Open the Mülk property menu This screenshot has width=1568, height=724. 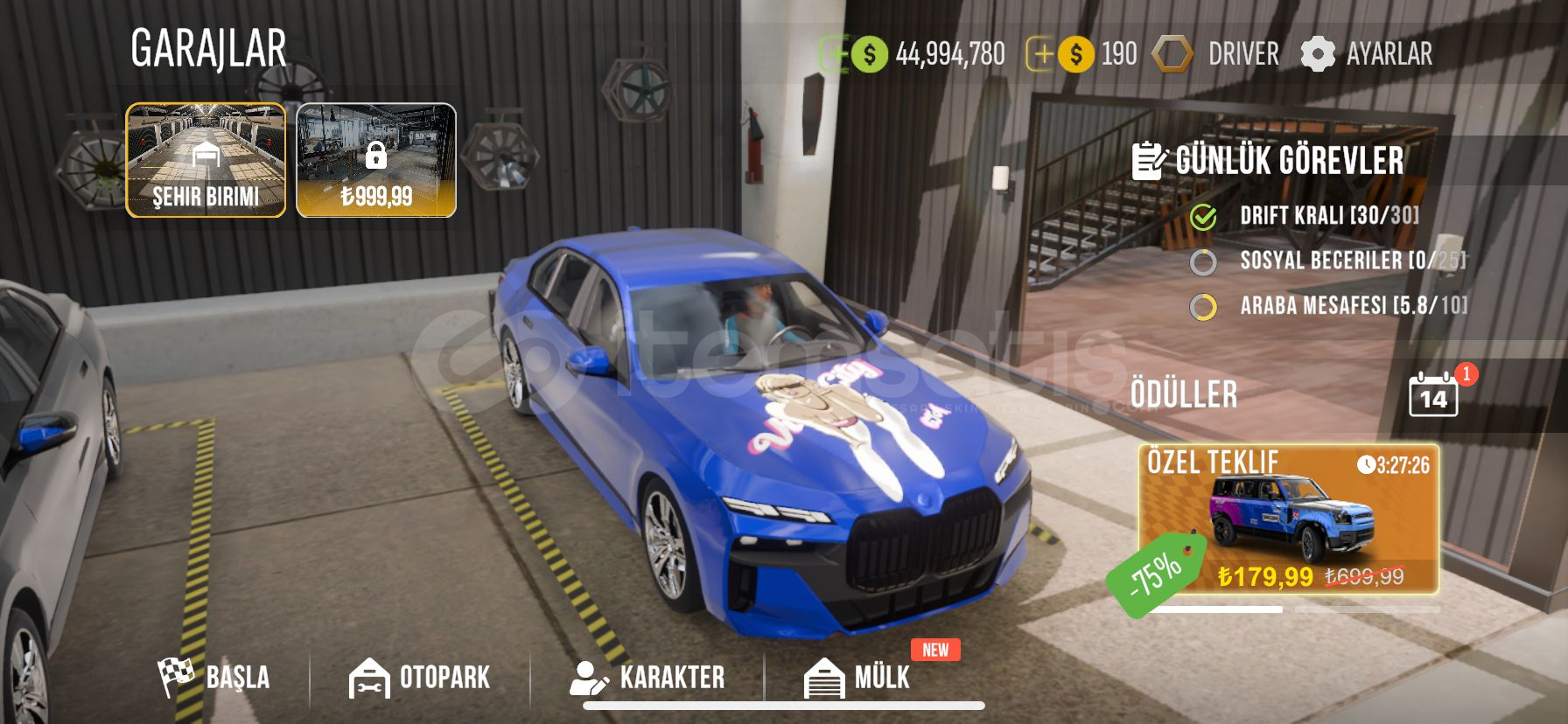(x=857, y=678)
